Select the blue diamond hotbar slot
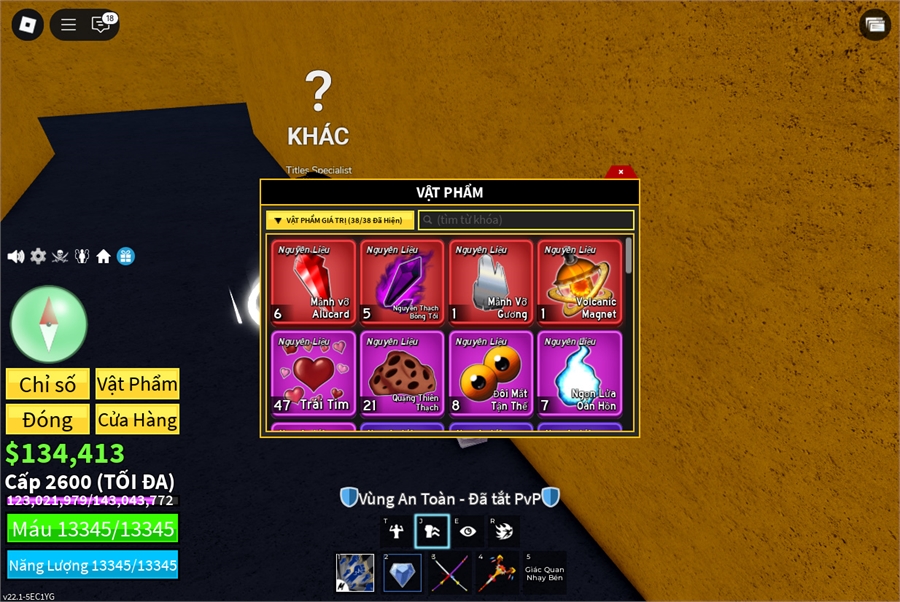 (x=402, y=573)
